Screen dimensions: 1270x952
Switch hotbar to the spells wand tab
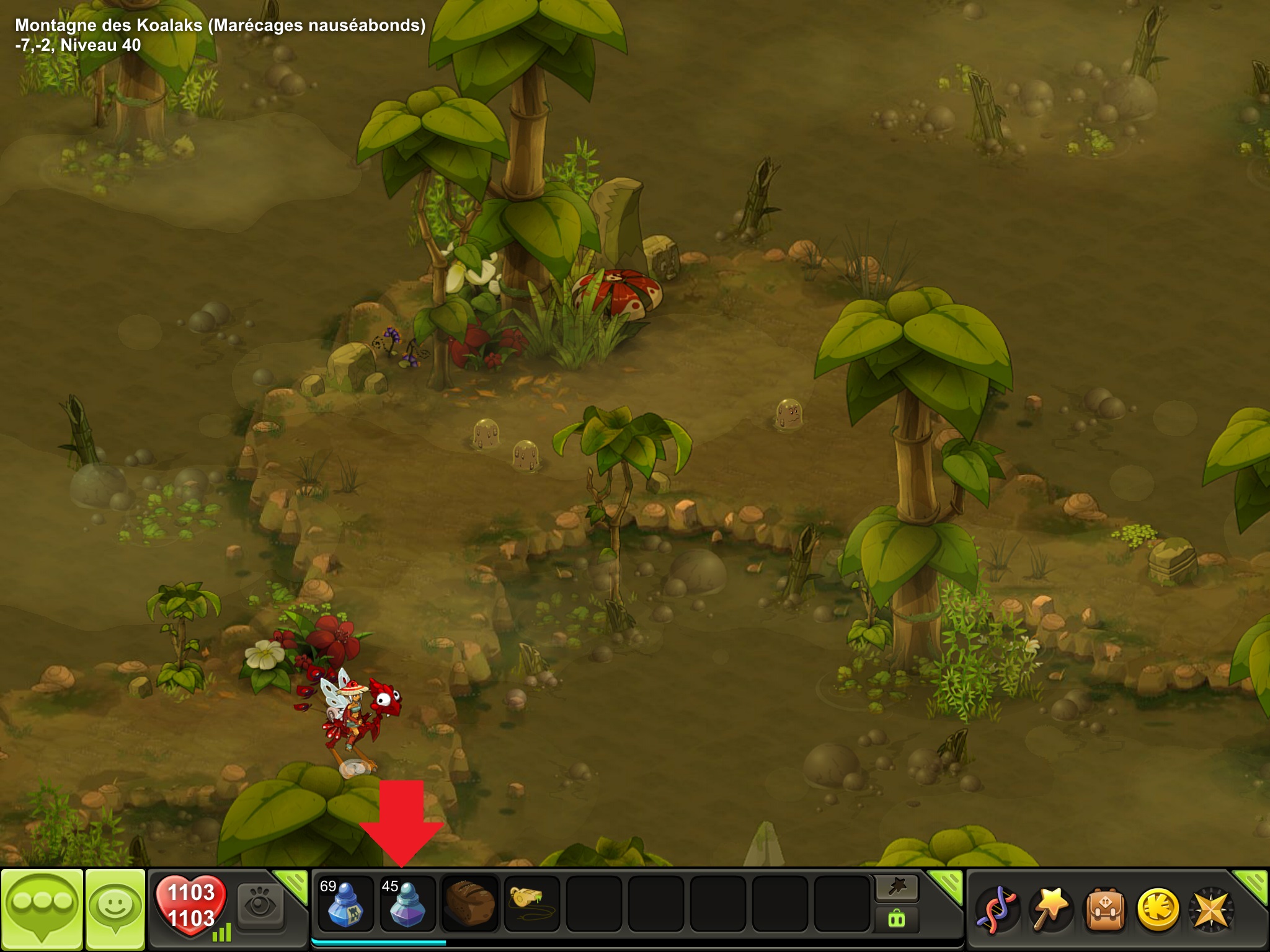coord(897,888)
